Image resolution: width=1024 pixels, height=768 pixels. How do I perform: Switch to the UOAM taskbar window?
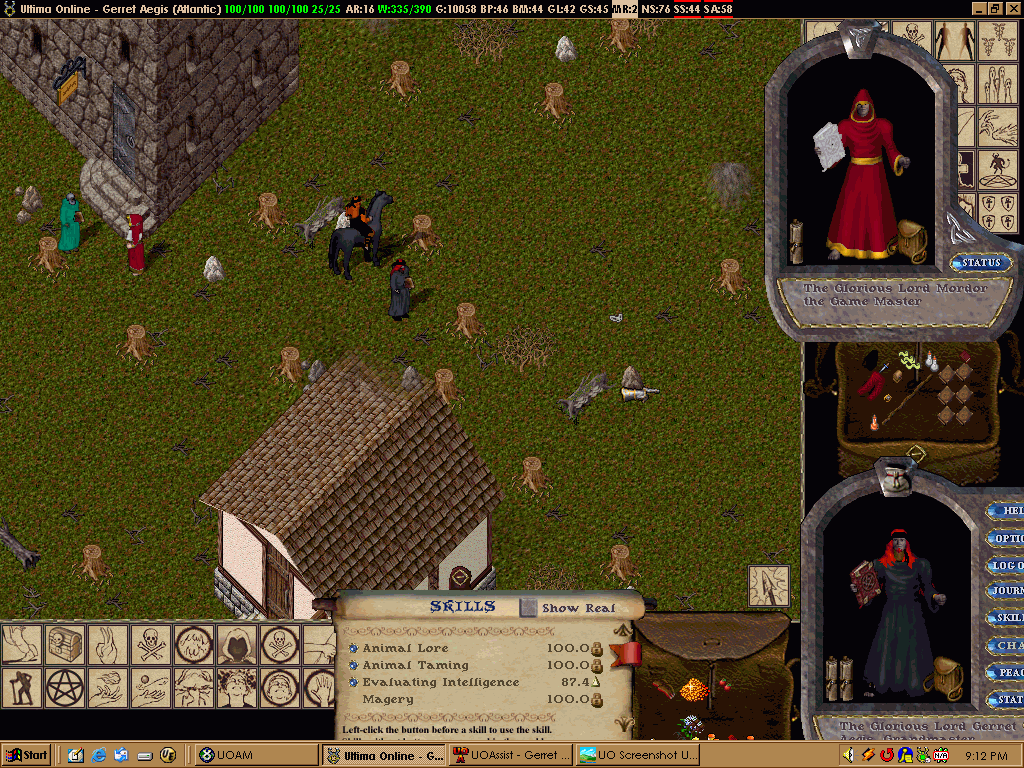point(255,755)
